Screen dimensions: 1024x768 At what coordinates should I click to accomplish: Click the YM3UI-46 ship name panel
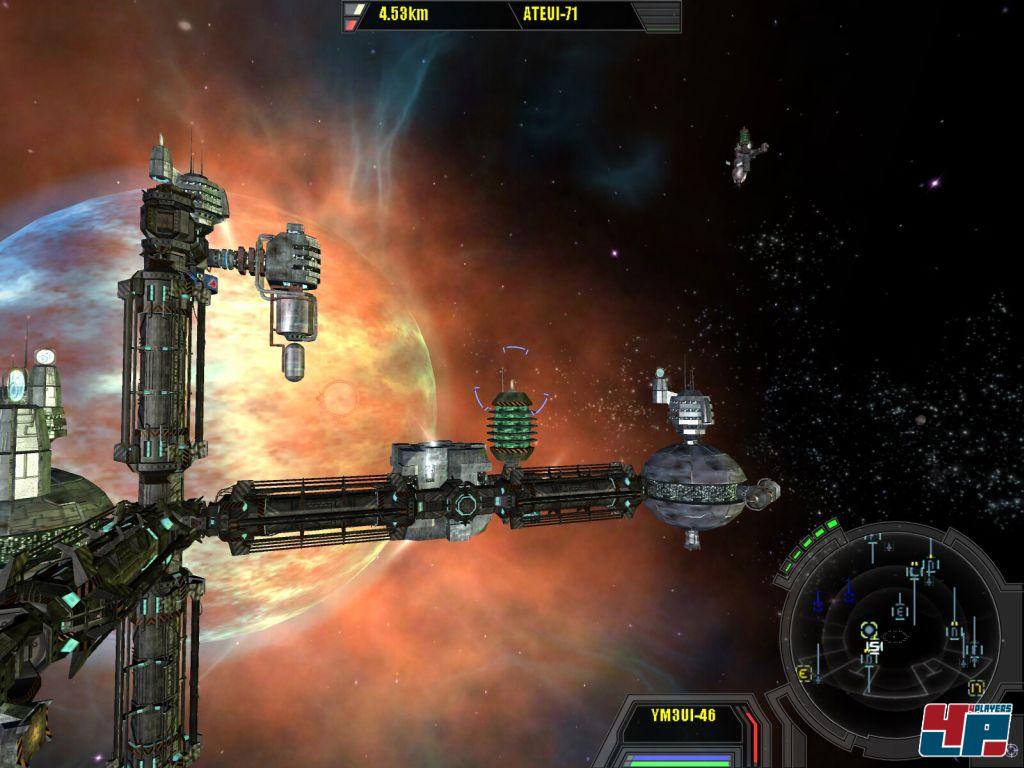pos(682,716)
